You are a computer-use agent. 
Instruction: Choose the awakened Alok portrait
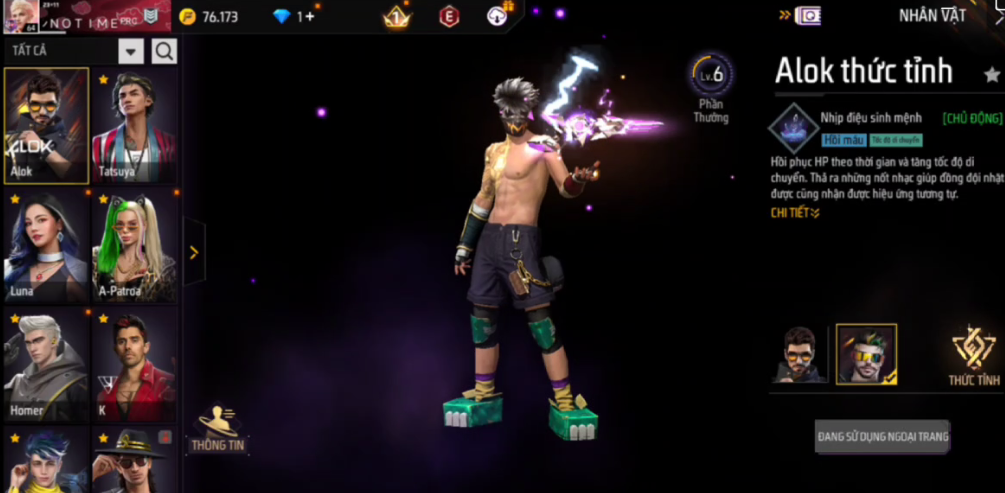tap(866, 354)
